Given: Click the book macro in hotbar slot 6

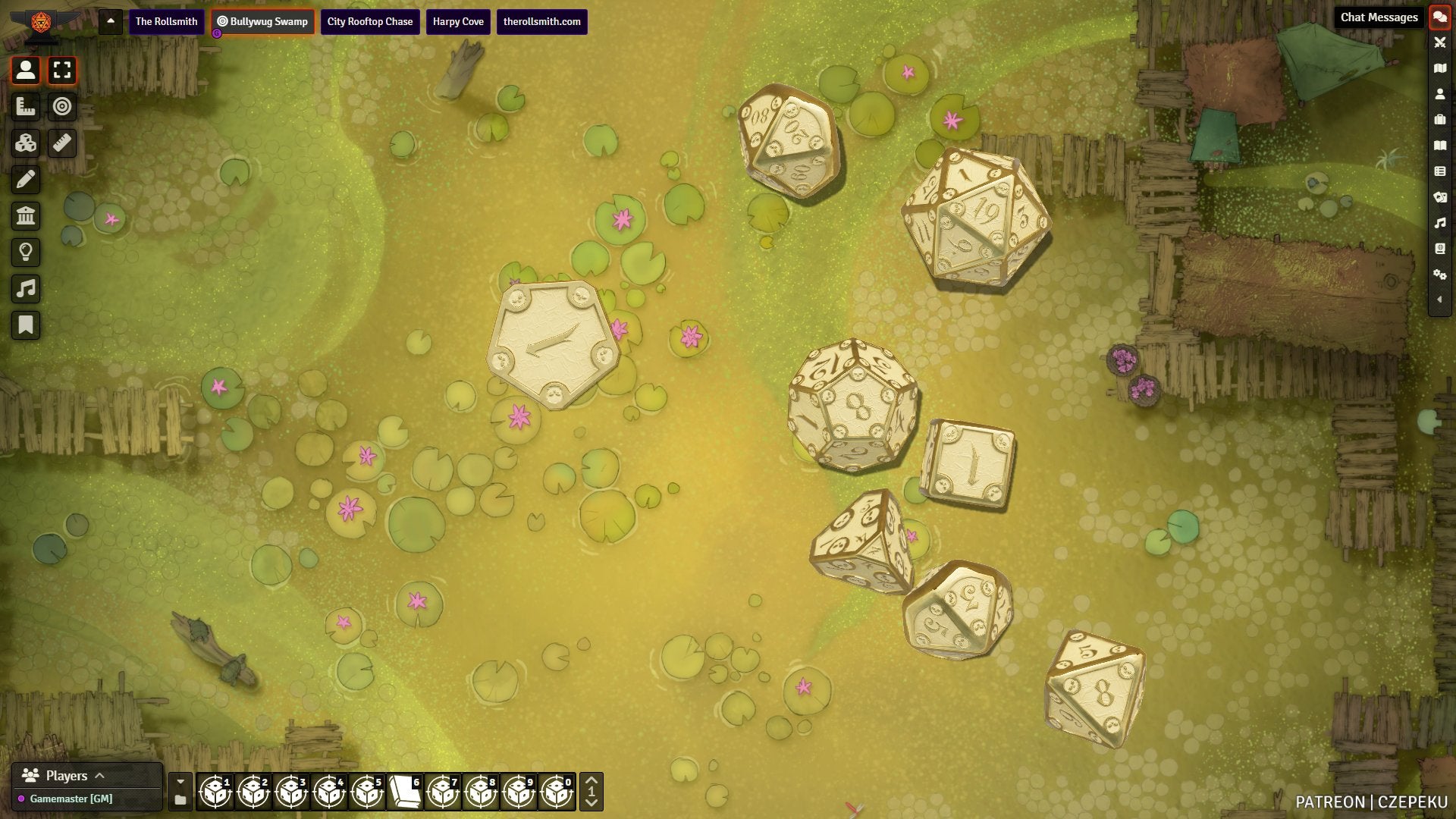Looking at the screenshot, I should [x=405, y=792].
